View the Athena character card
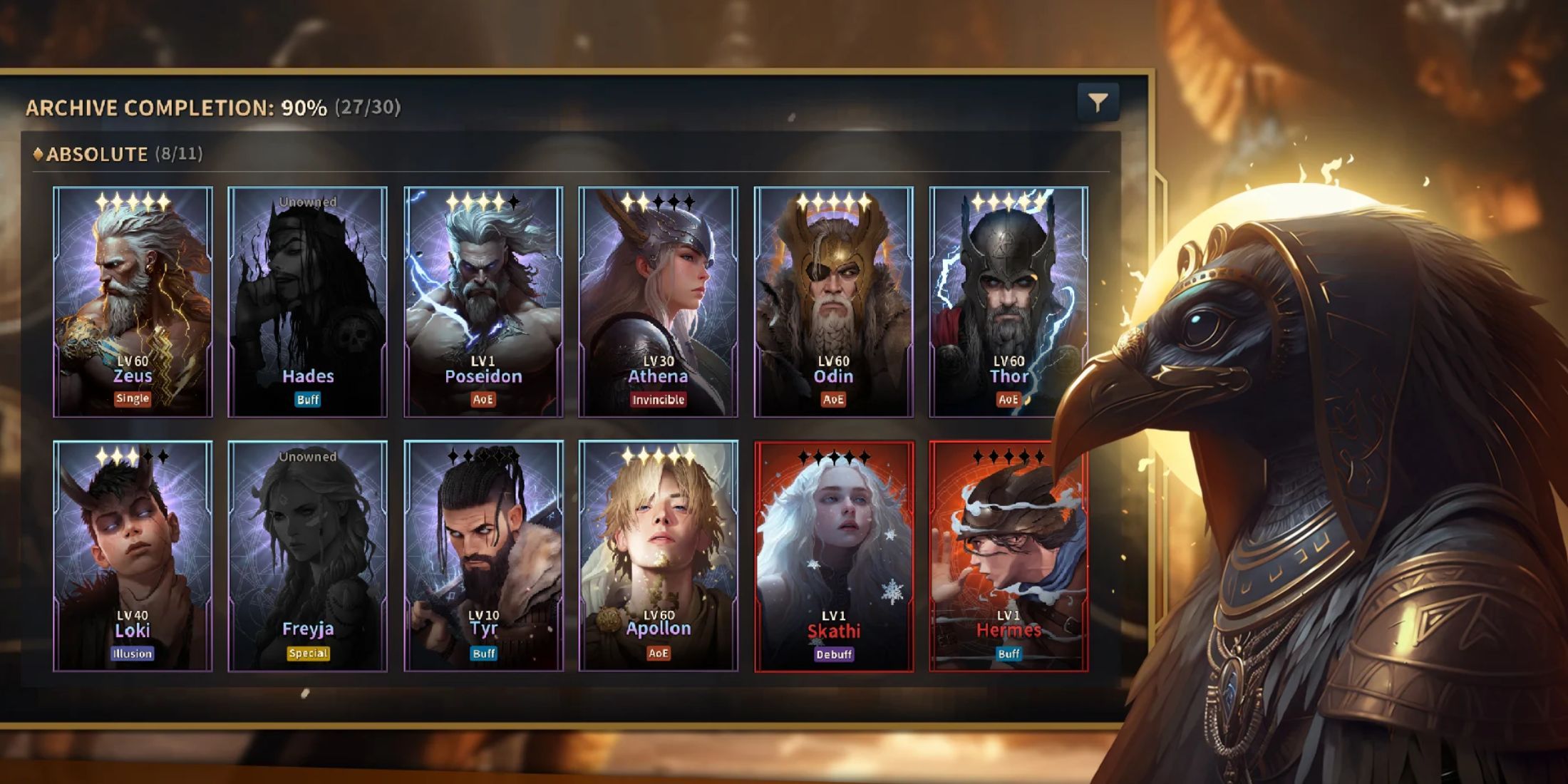This screenshot has width=1568, height=784. click(x=659, y=299)
